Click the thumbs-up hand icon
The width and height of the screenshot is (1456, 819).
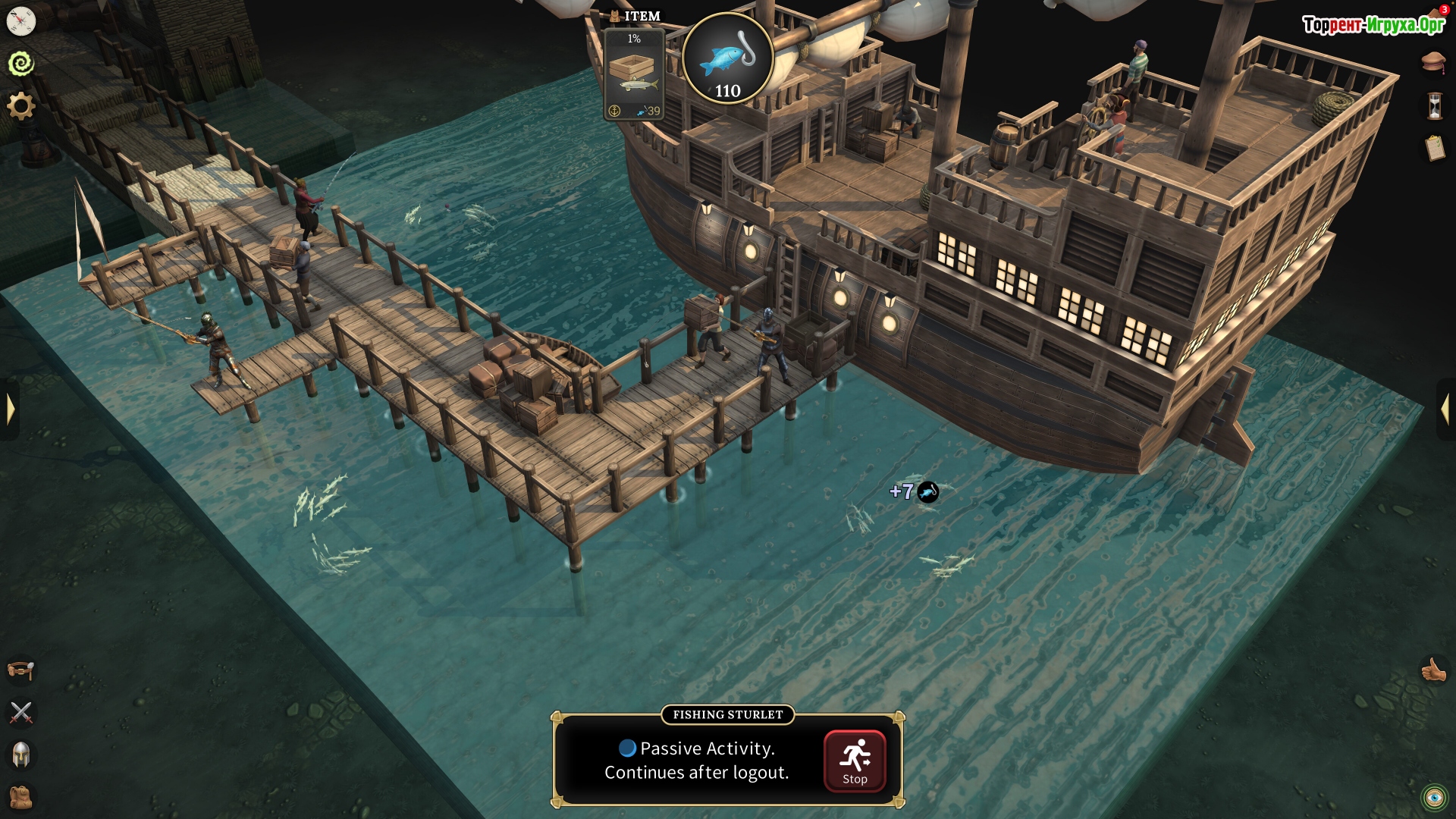pyautogui.click(x=1433, y=670)
